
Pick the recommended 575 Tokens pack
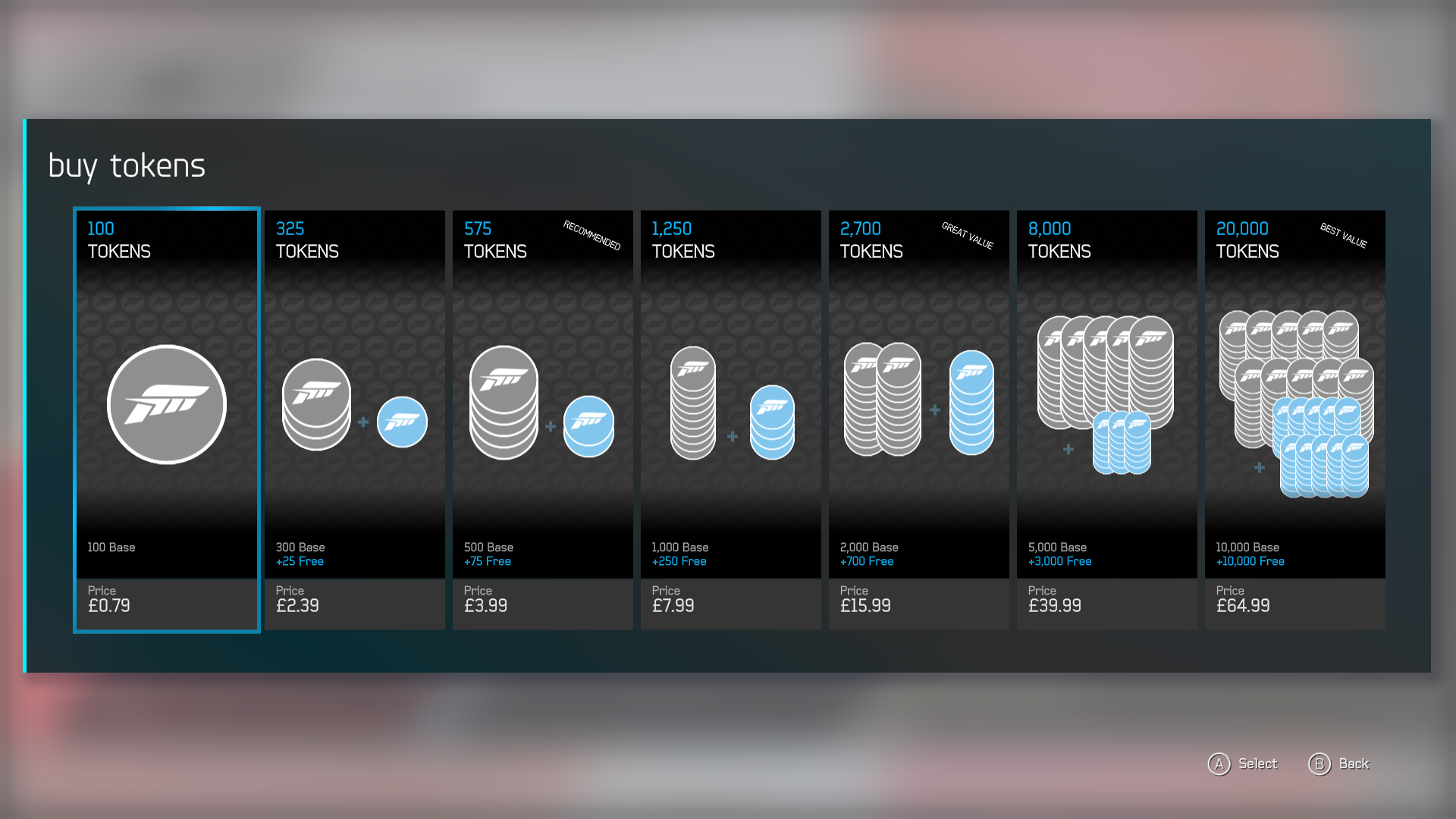pyautogui.click(x=542, y=419)
